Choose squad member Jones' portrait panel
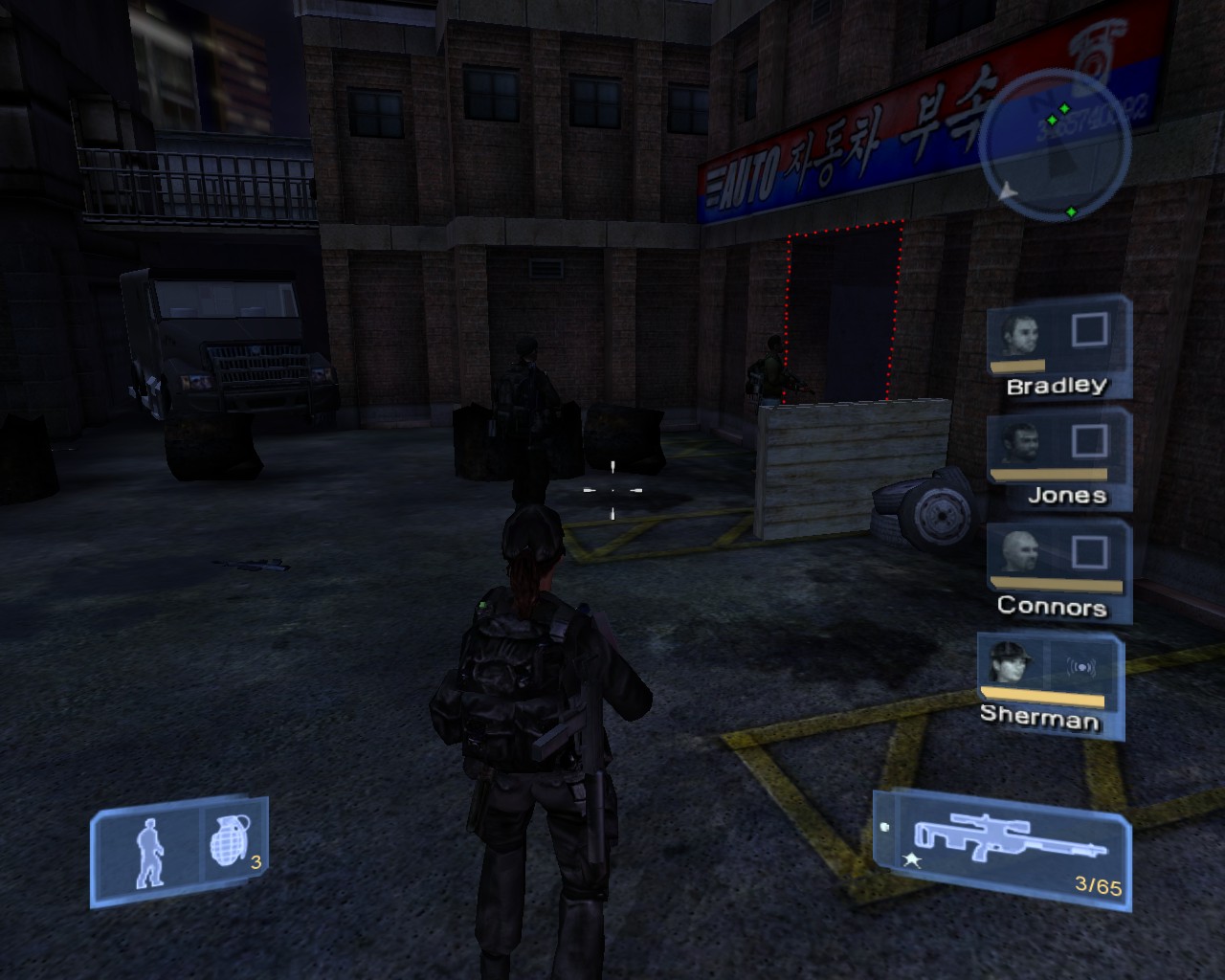The image size is (1225, 980). pos(1059,460)
